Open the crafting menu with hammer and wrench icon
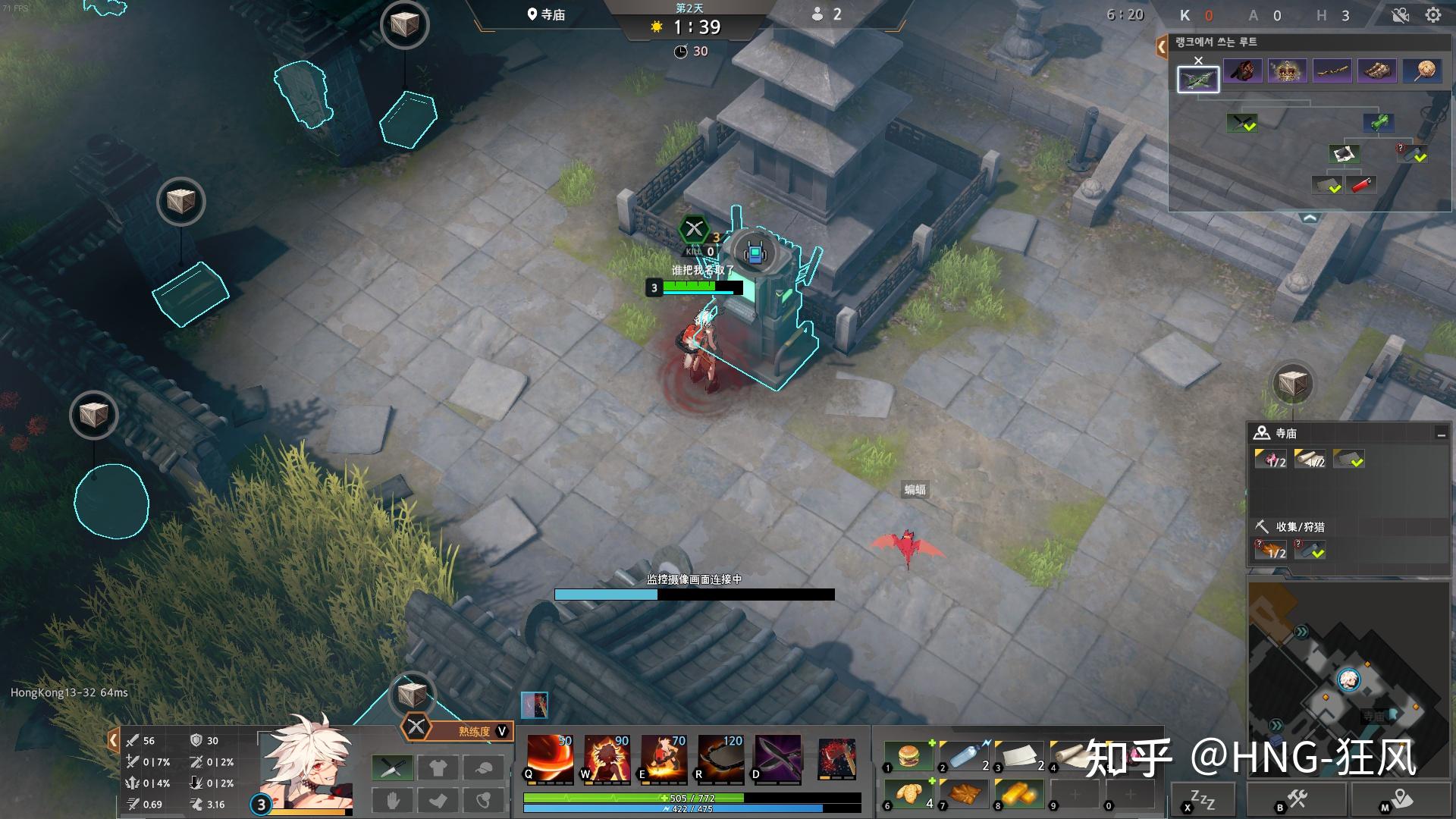Viewport: 1456px width, 819px height. 1297,800
